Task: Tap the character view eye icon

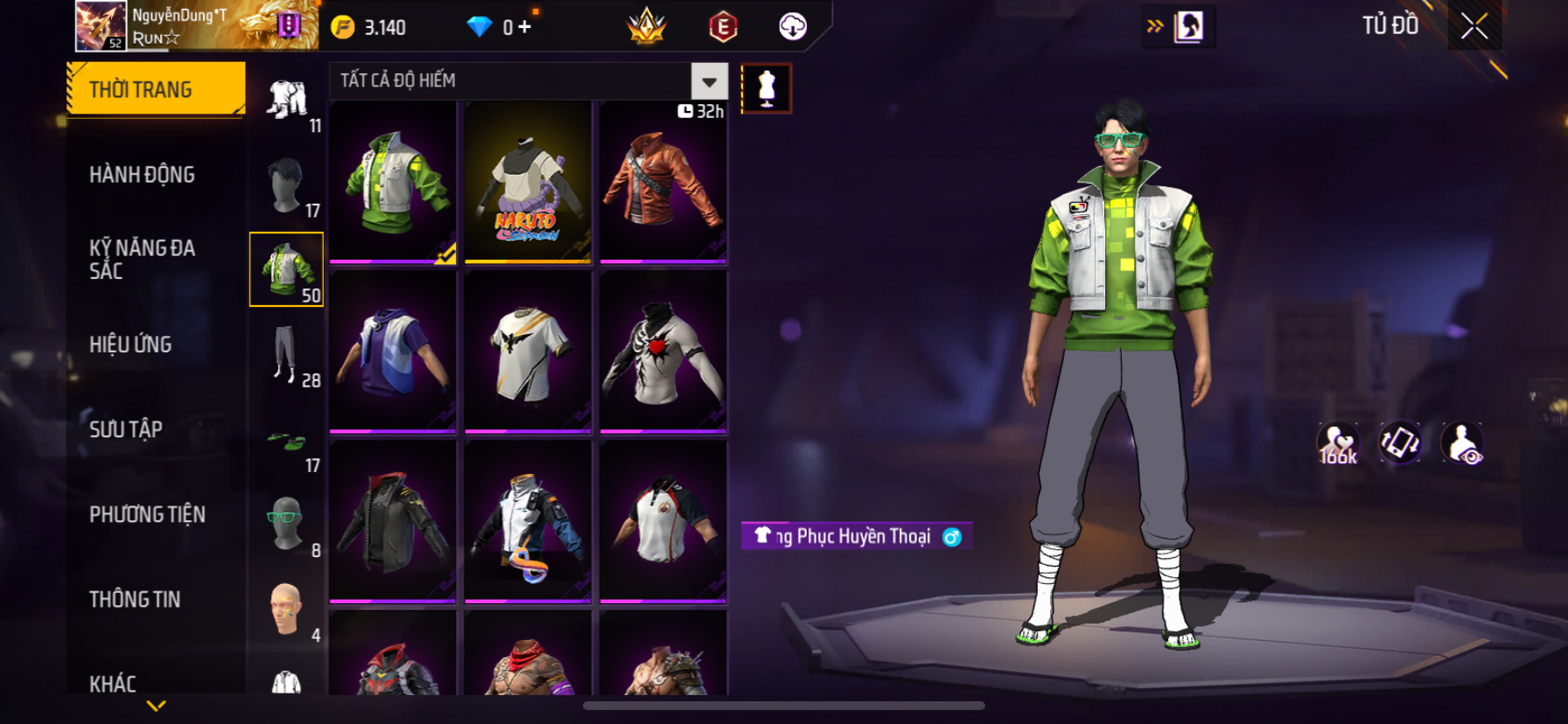Action: 1462,443
